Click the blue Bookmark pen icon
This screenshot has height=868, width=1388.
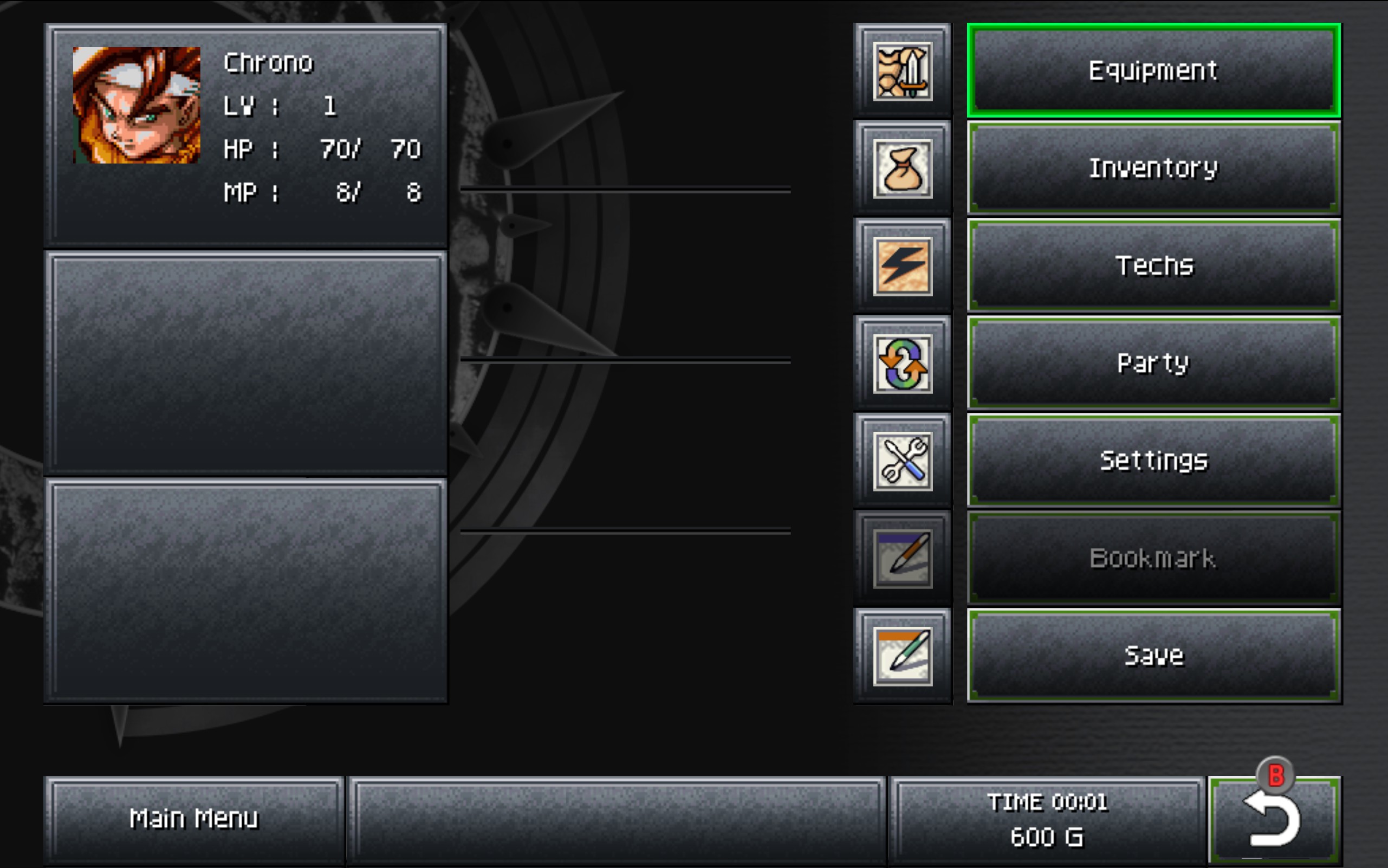(x=904, y=557)
